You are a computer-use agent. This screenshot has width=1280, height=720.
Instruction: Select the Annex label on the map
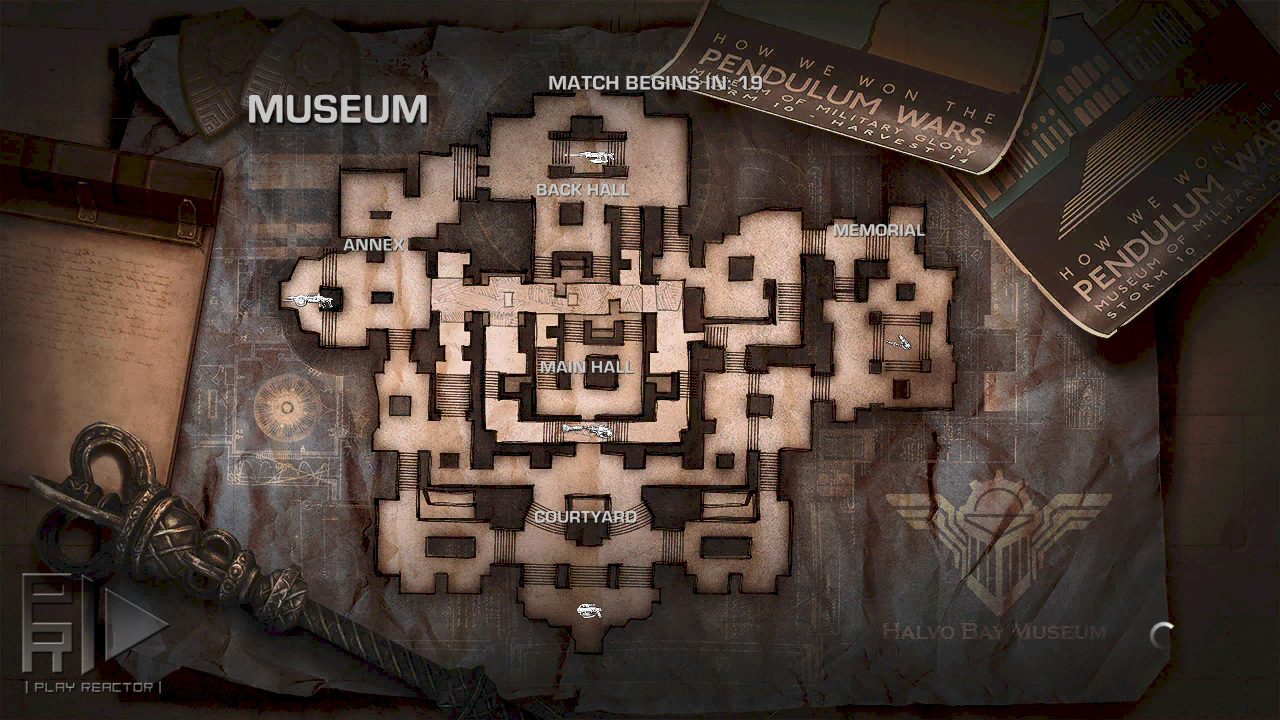[x=374, y=244]
